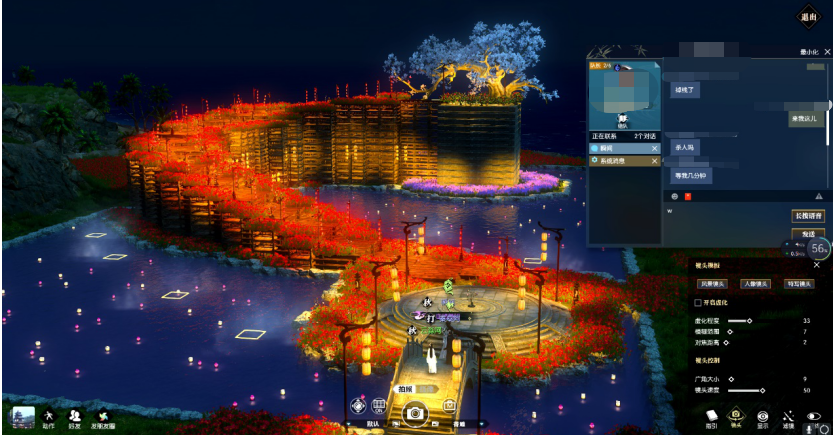Close the chat window
The width and height of the screenshot is (833, 435).
(x=827, y=51)
